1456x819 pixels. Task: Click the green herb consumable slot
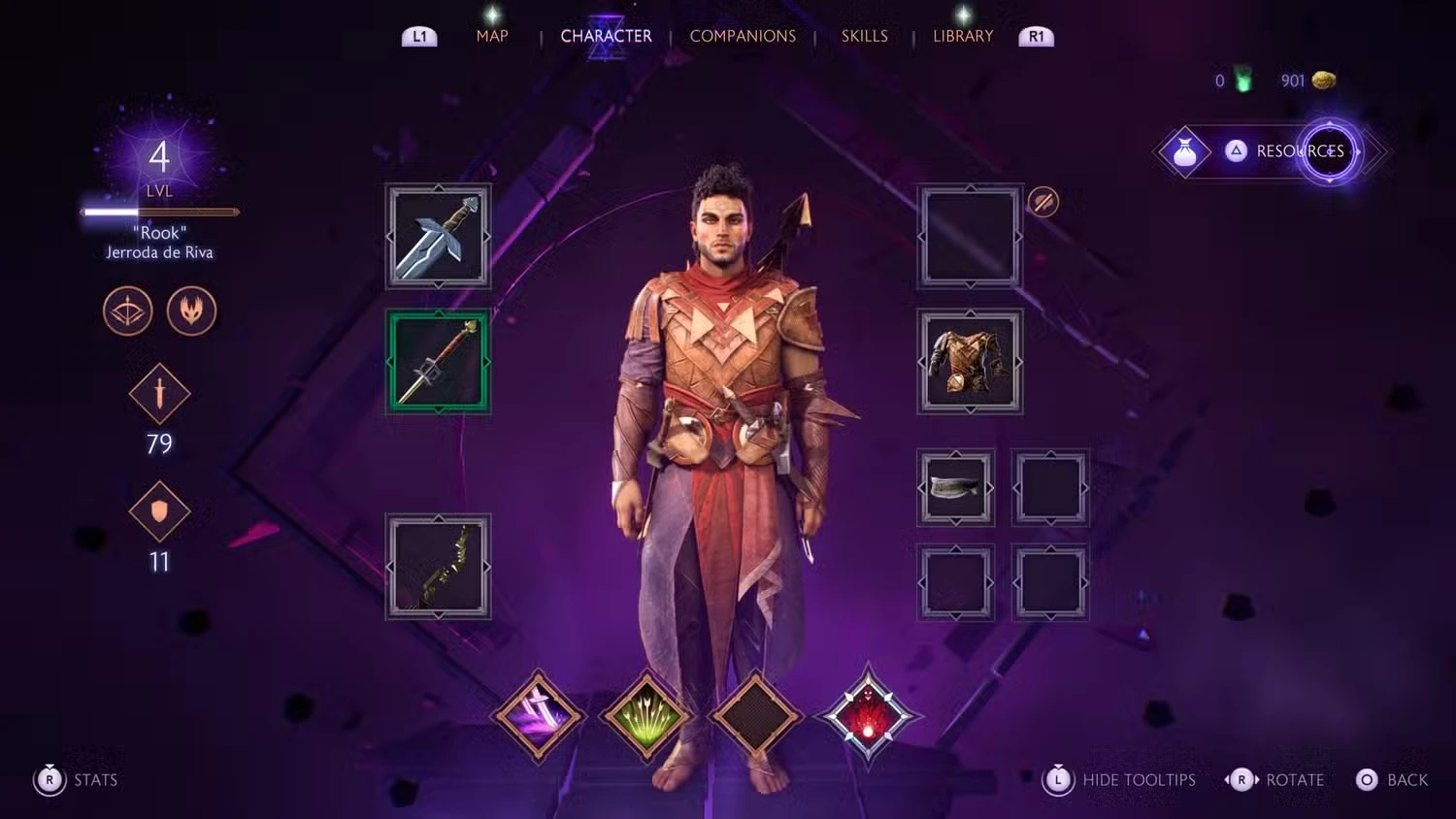click(x=646, y=715)
